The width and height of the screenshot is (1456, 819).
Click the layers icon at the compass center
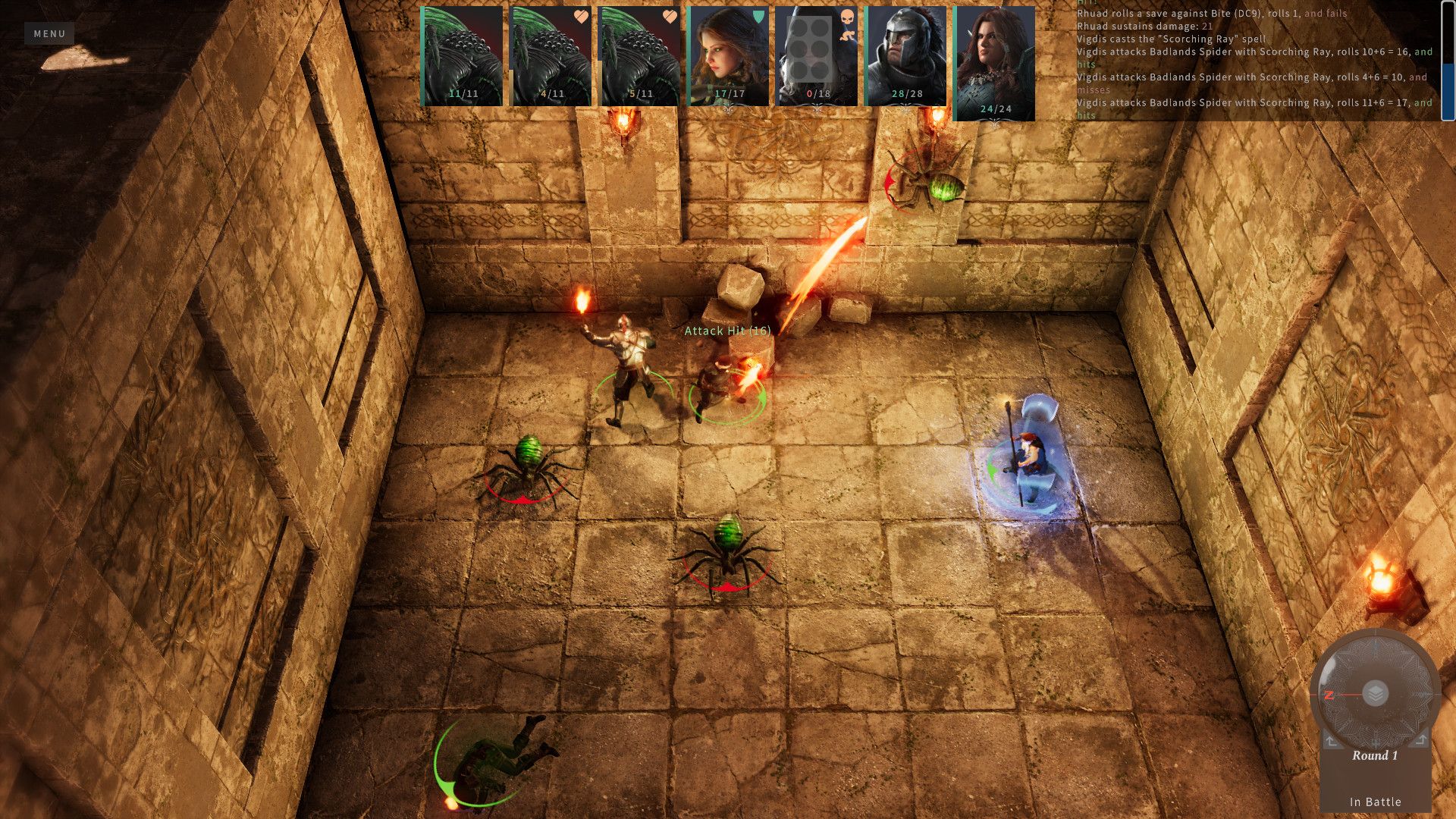coord(1375,692)
